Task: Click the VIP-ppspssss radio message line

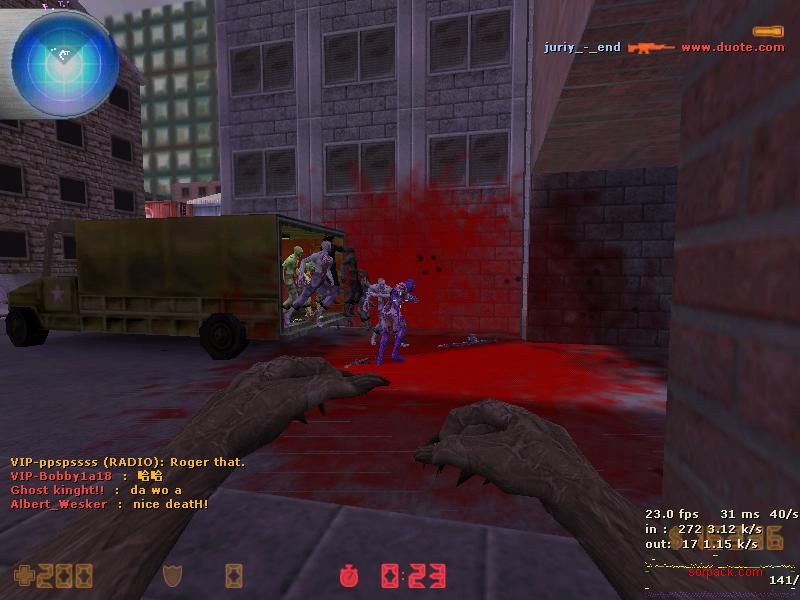Action: coord(127,462)
